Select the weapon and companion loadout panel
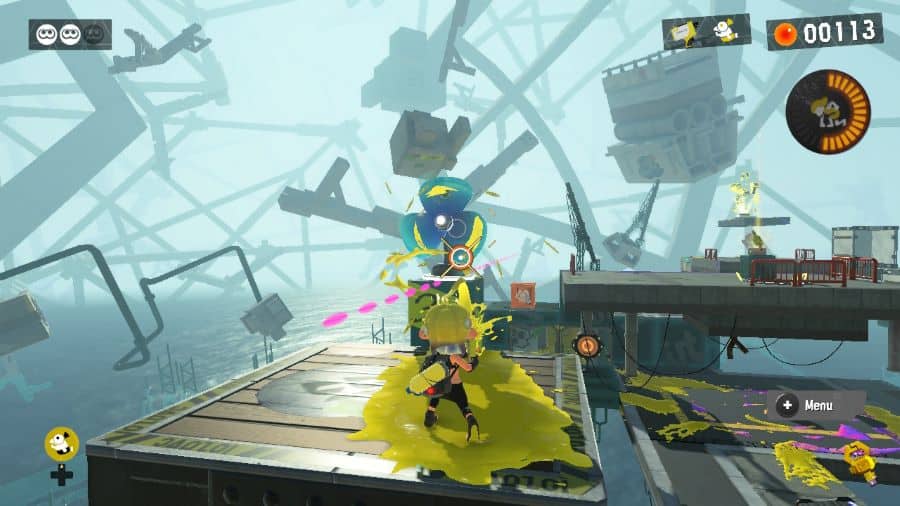900x506 pixels. point(706,32)
